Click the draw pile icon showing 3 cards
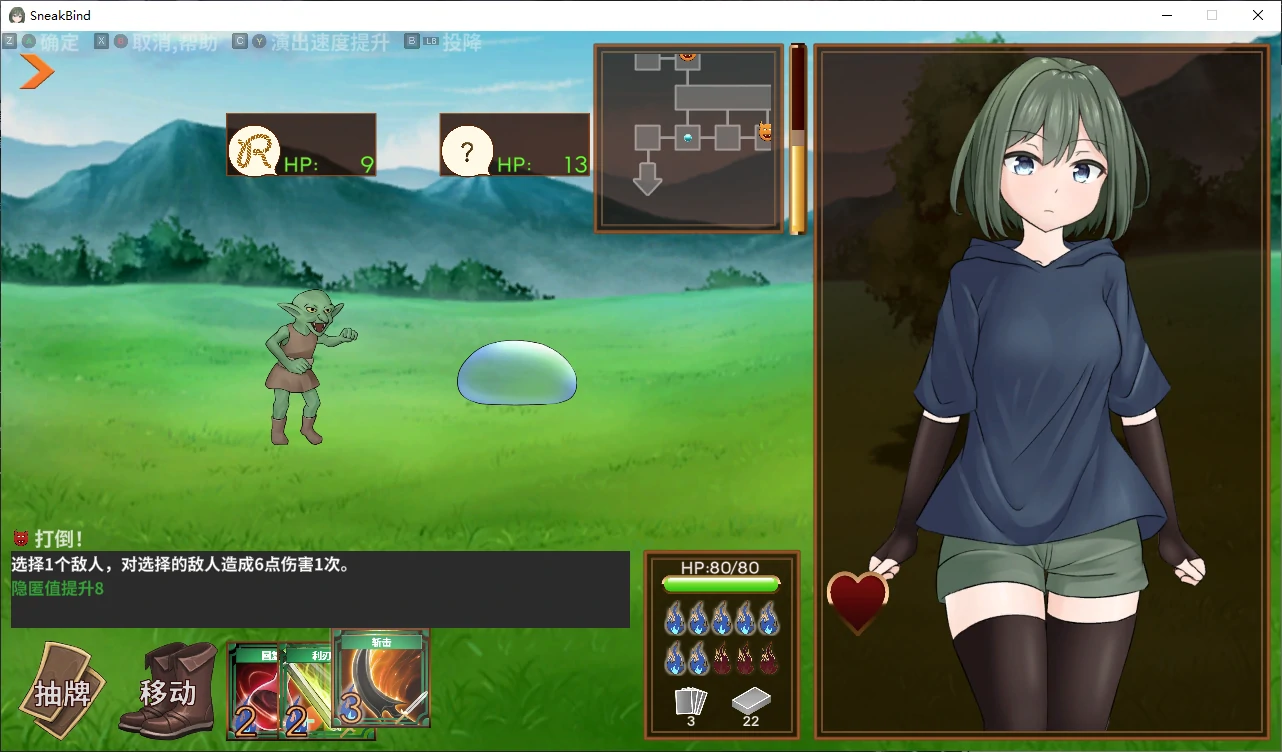Screen dimensions: 1282x752 coord(690,700)
